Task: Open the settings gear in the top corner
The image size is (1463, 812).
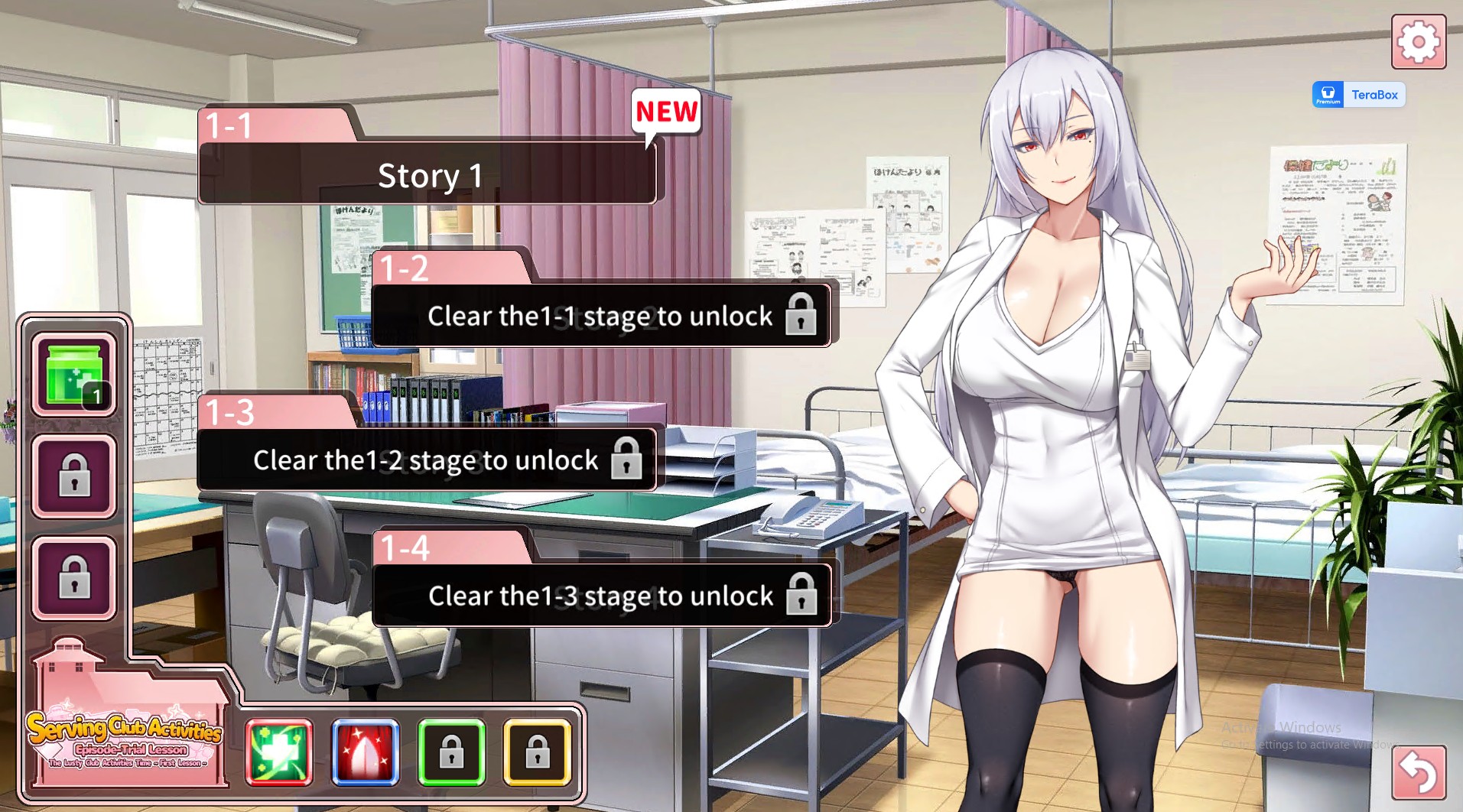Action: point(1418,42)
